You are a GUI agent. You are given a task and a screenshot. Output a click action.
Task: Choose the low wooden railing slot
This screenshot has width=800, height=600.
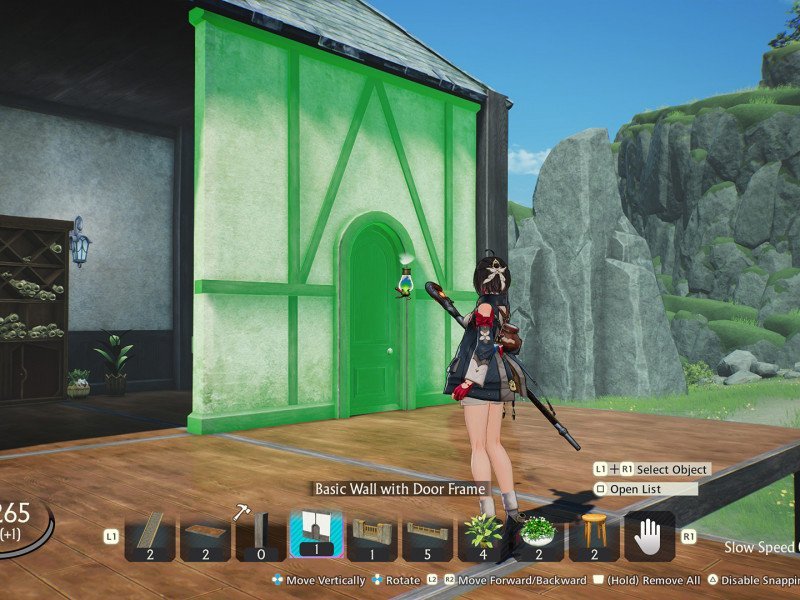(x=427, y=536)
